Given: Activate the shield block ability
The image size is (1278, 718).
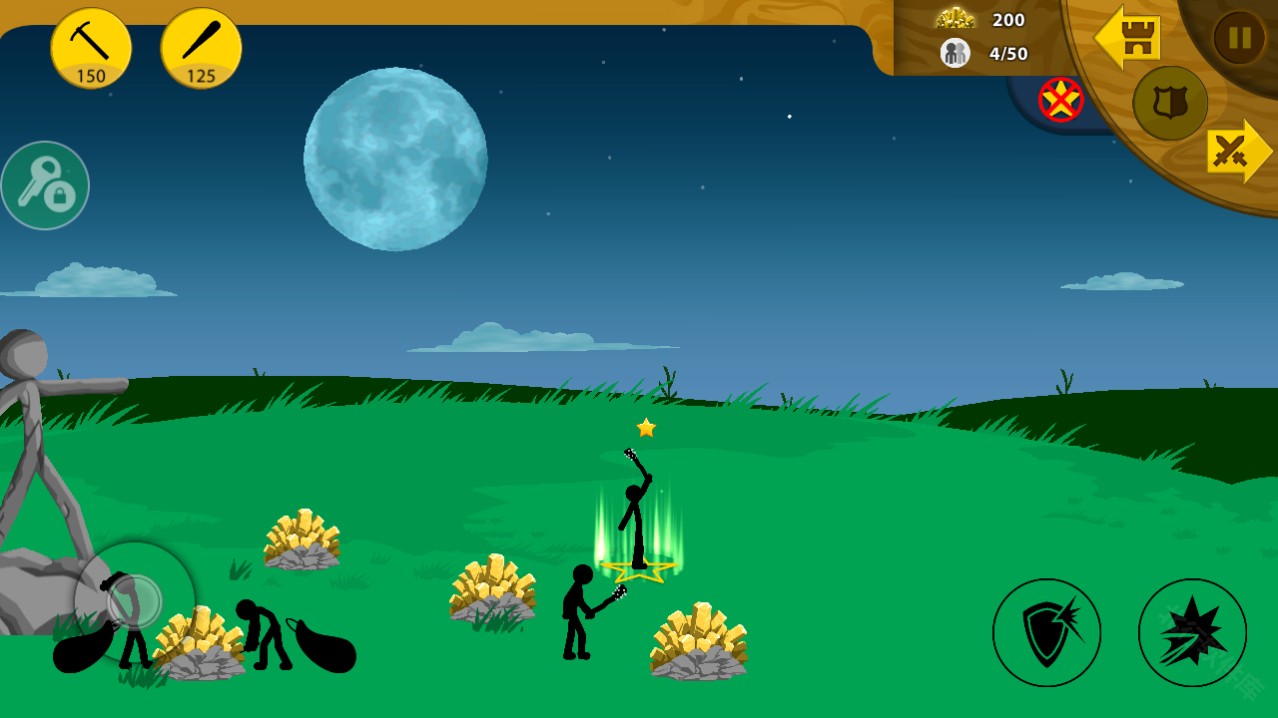Looking at the screenshot, I should 1046,632.
